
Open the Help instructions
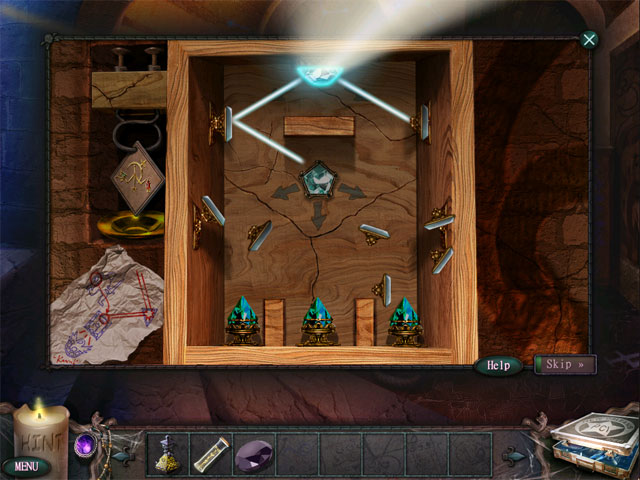point(498,365)
